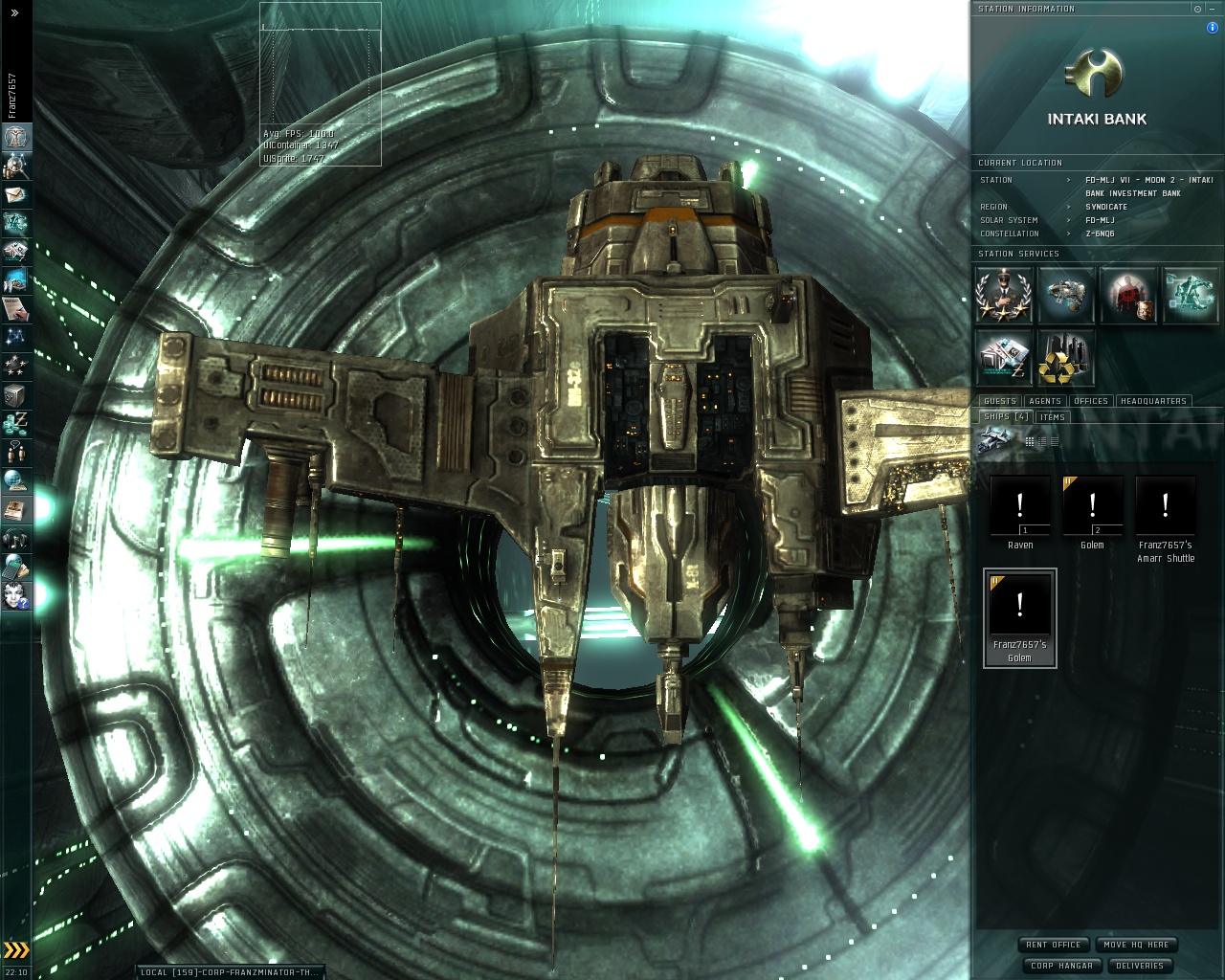
Task: Open the Bounty Office station service
Action: coord(1128,294)
